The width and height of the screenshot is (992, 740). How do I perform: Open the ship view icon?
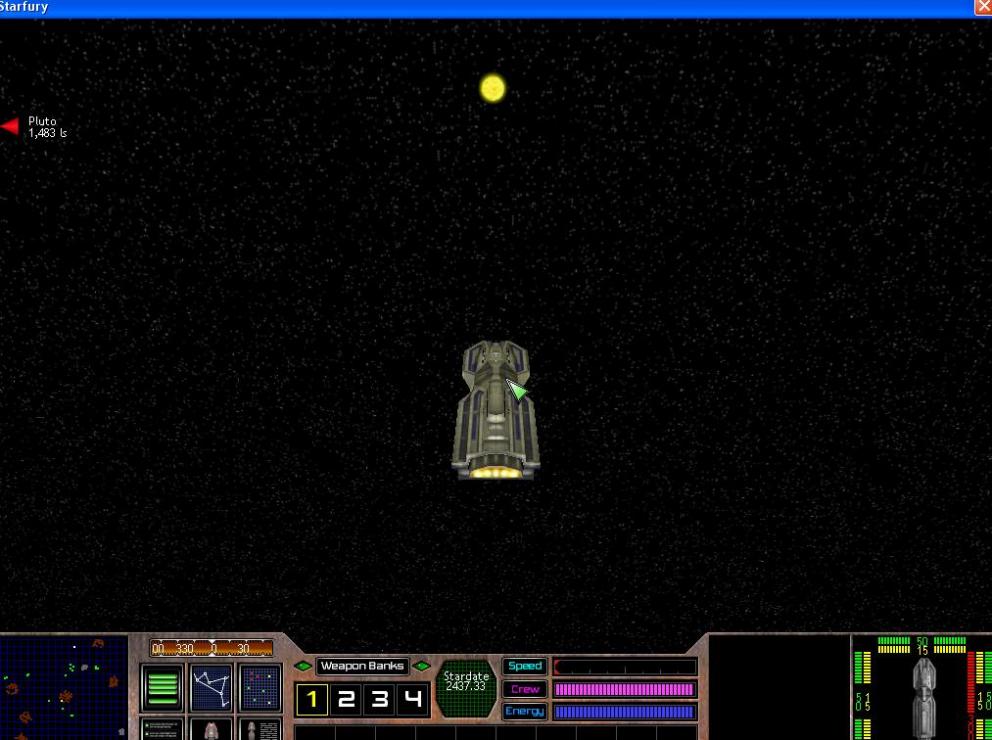tap(211, 729)
